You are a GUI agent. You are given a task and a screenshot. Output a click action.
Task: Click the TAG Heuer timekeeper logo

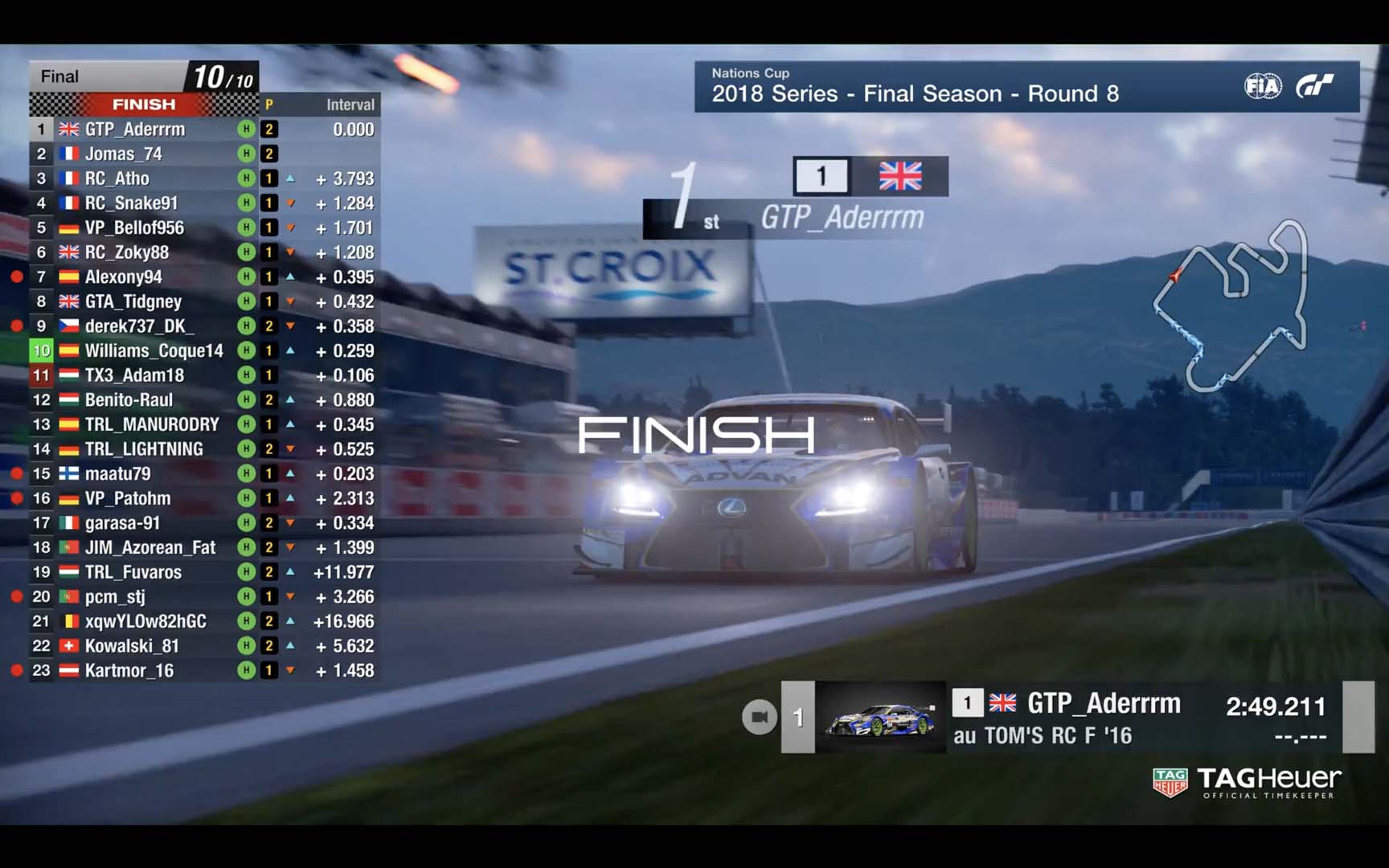point(1246,782)
